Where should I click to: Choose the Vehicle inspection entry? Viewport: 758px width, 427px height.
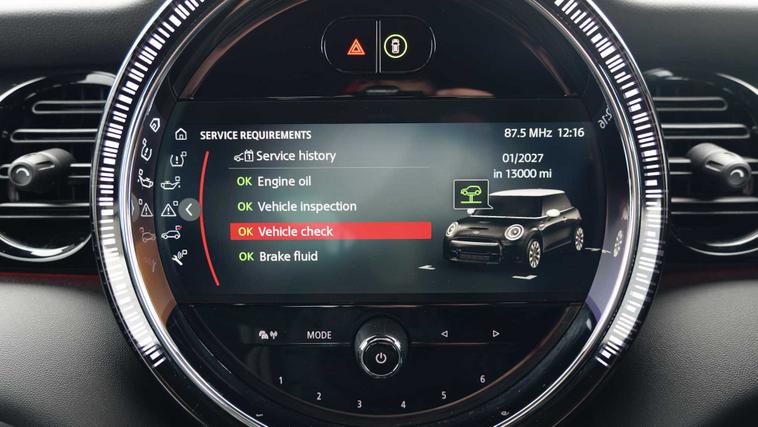click(x=306, y=207)
